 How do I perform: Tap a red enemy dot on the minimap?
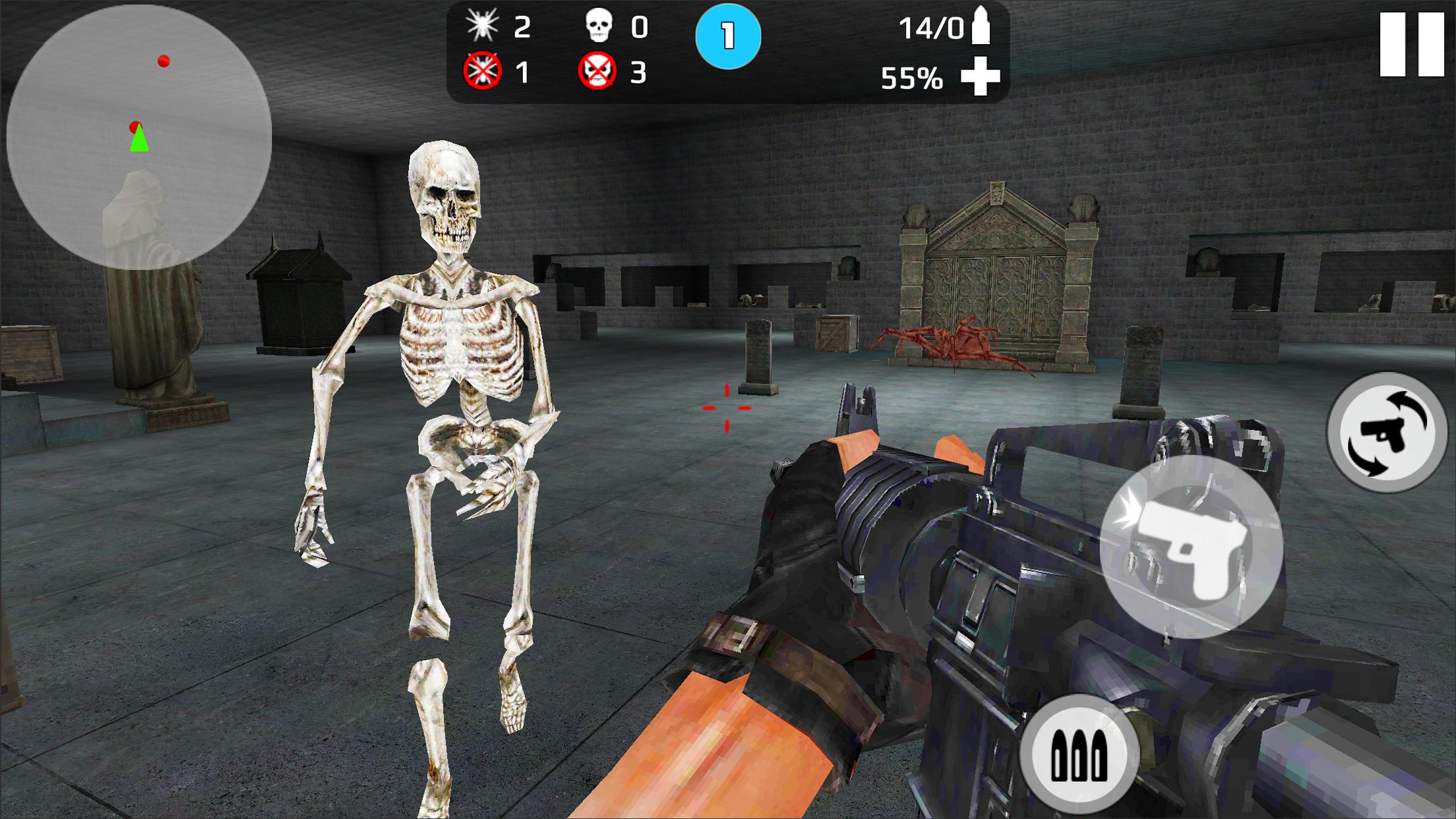tap(162, 60)
